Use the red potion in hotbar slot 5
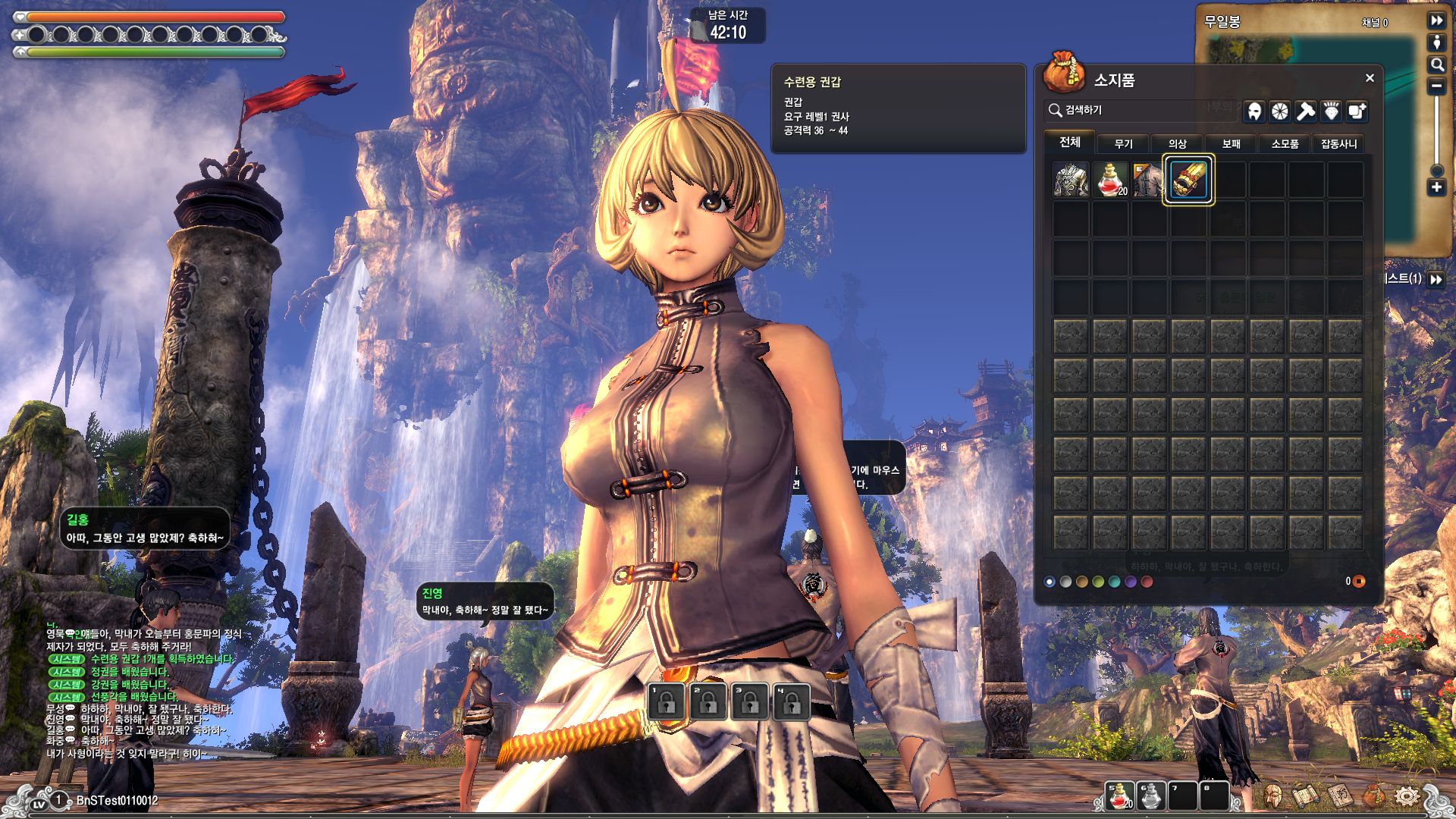1456x819 pixels. [1119, 795]
